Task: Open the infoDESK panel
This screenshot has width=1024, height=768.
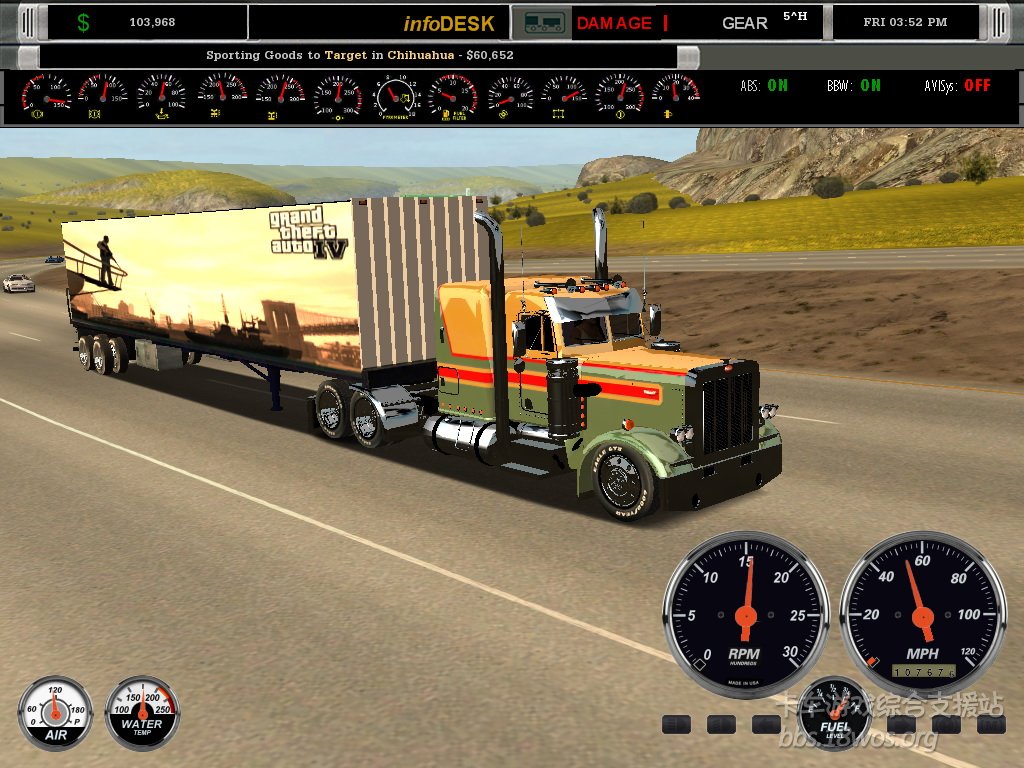Action: (x=449, y=23)
